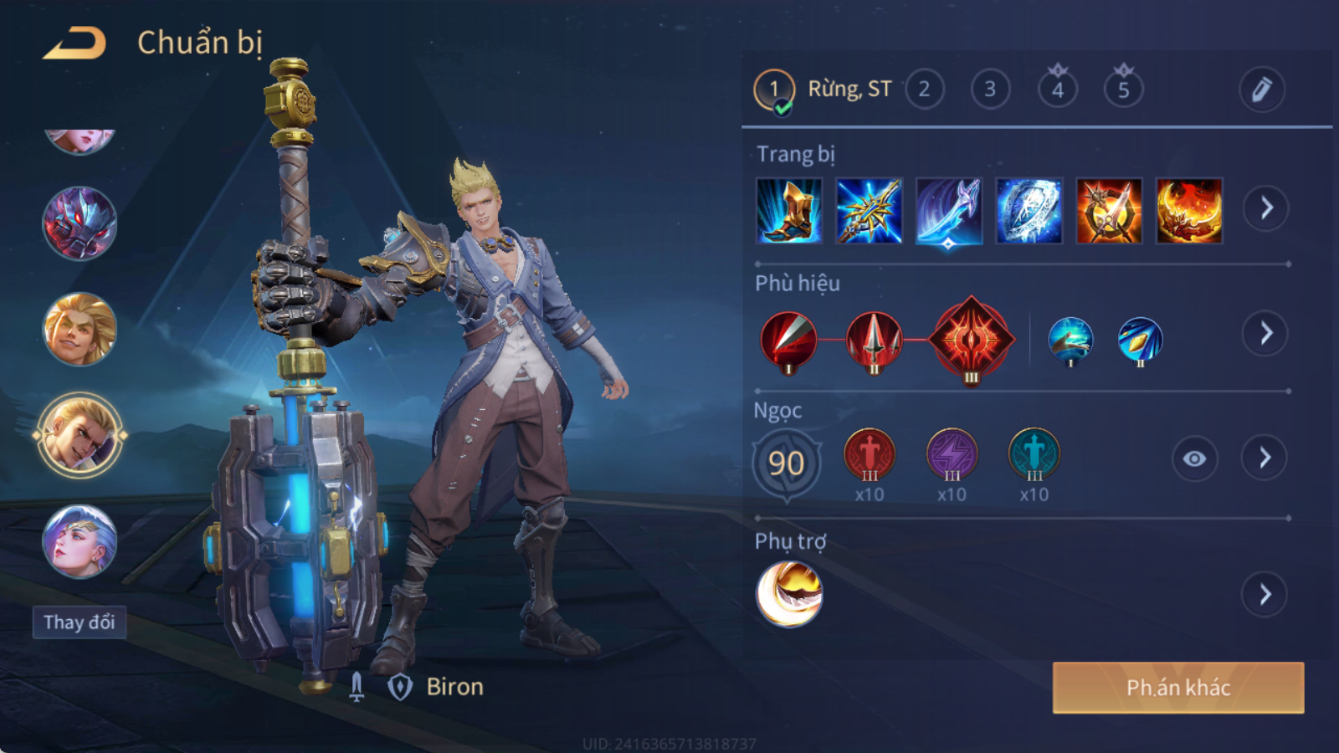1339x753 pixels.
Task: Select the golden boots equipment item
Action: point(789,211)
